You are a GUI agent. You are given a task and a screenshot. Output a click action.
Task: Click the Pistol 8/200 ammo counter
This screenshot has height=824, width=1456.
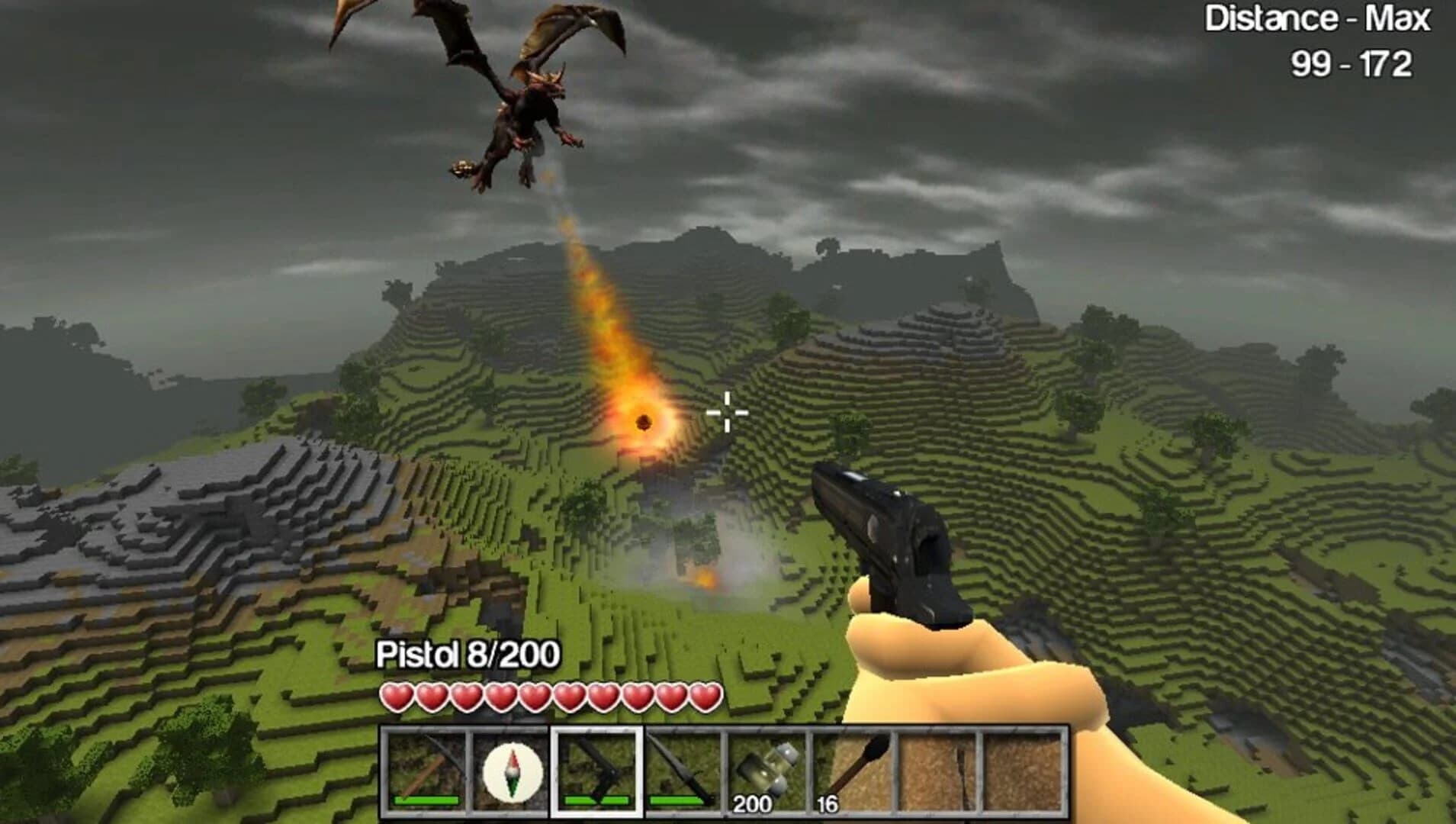468,654
